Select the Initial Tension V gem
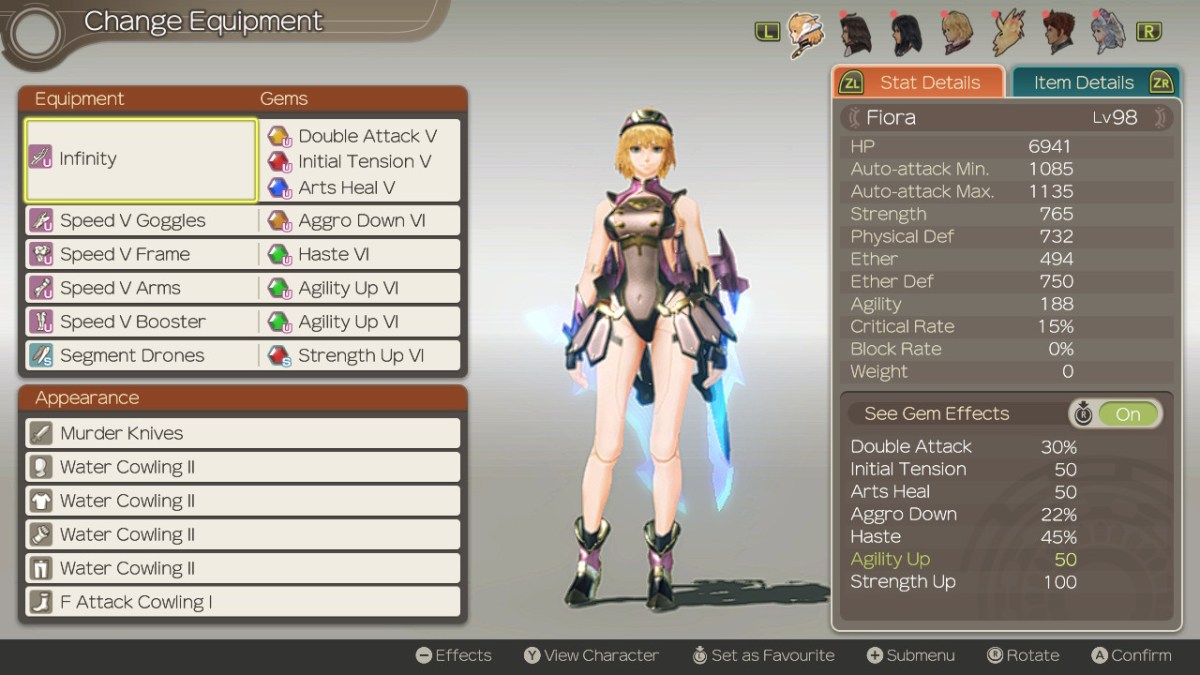This screenshot has height=675, width=1200. [x=364, y=162]
